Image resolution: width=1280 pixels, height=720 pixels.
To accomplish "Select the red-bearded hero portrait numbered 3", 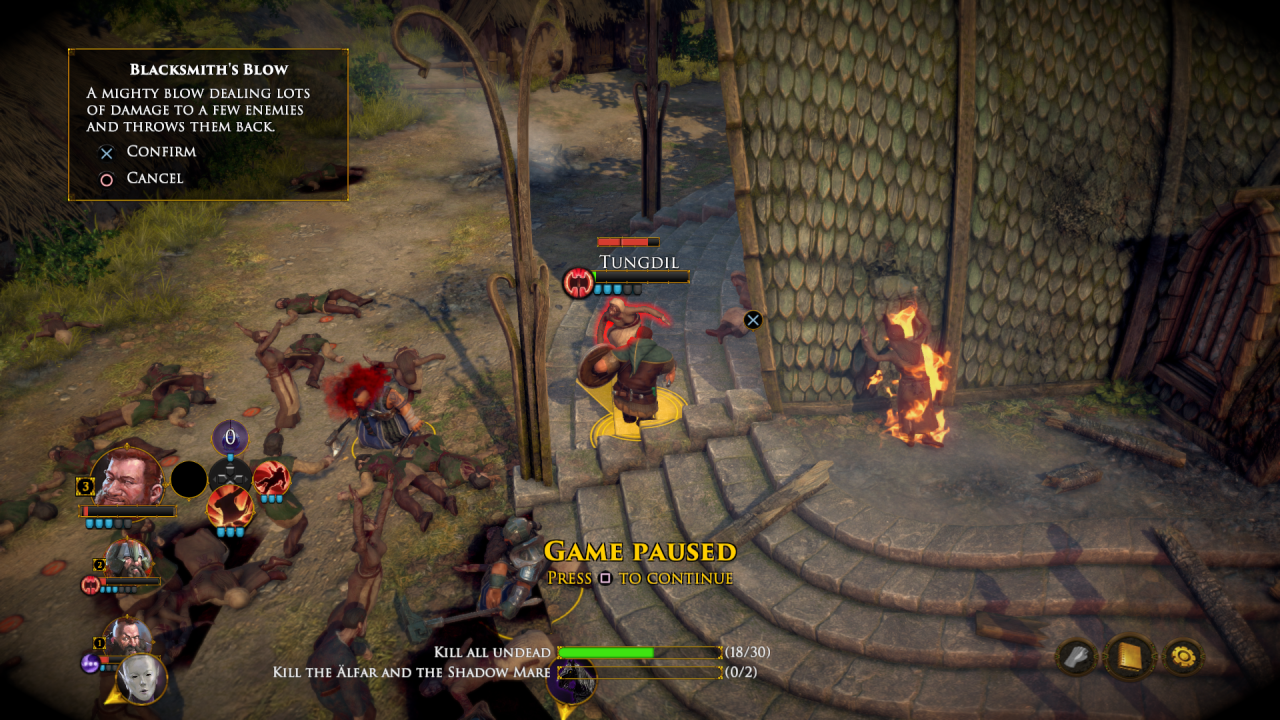I will 127,477.
